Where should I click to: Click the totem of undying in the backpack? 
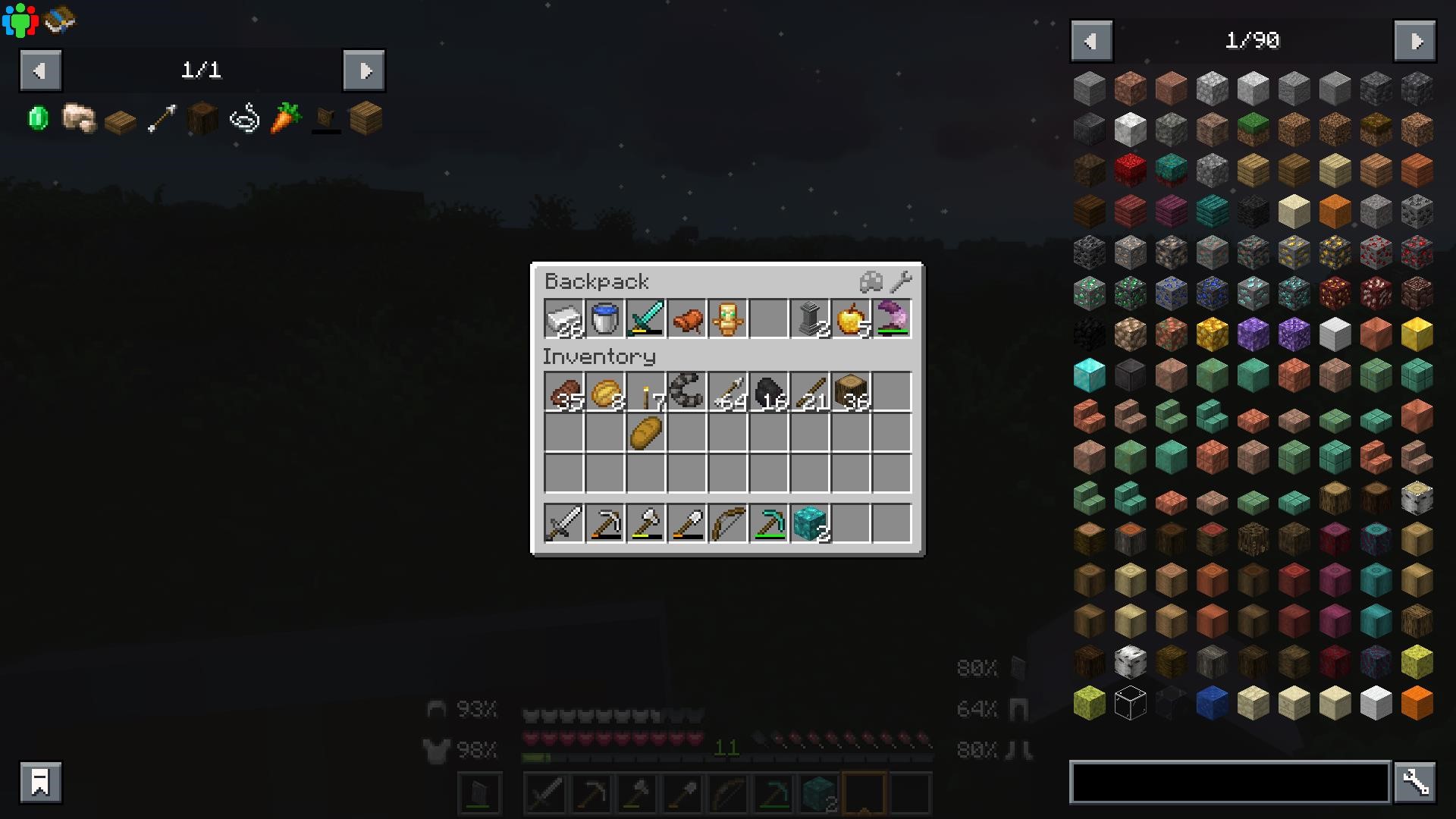click(x=727, y=318)
